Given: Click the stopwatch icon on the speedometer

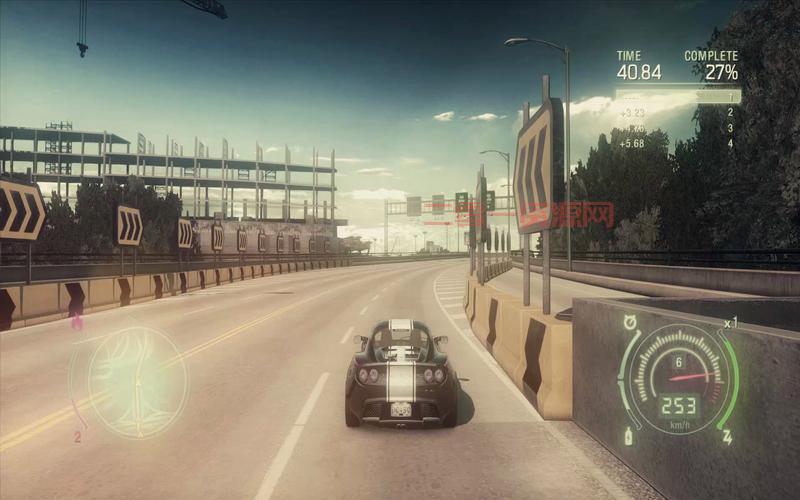Looking at the screenshot, I should (x=630, y=322).
